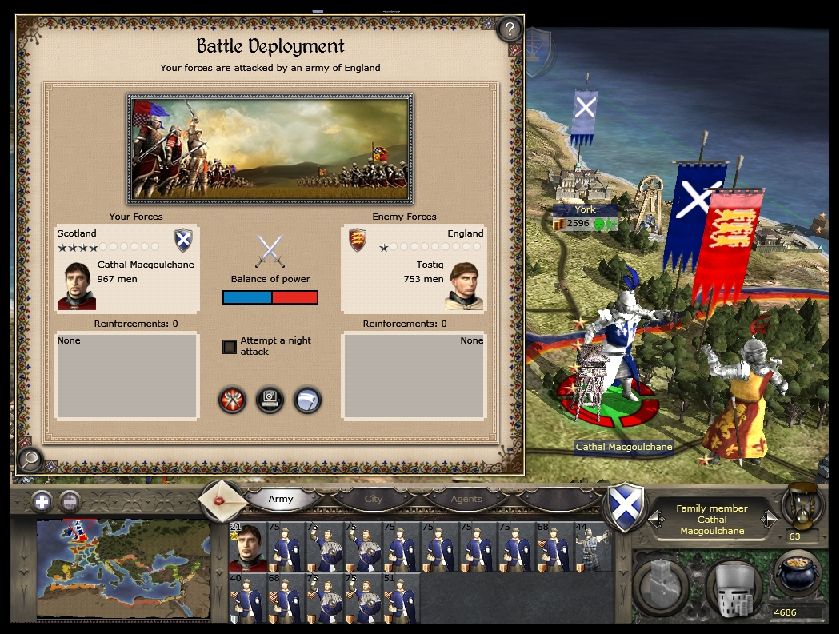The image size is (839, 634).
Task: Click the magnifying glass on the deployment scroll
Action: coord(29,460)
